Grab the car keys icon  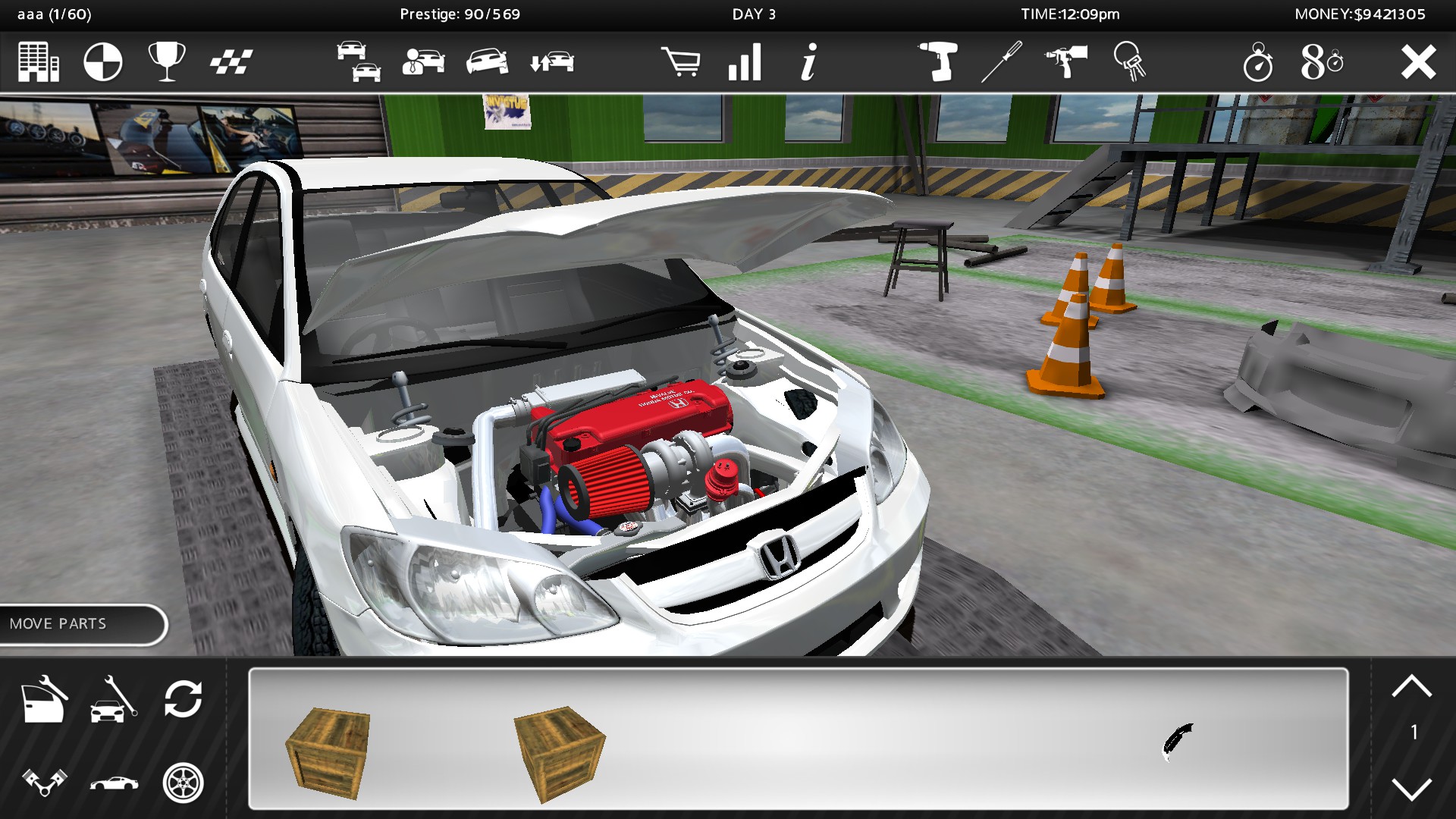point(1129,63)
